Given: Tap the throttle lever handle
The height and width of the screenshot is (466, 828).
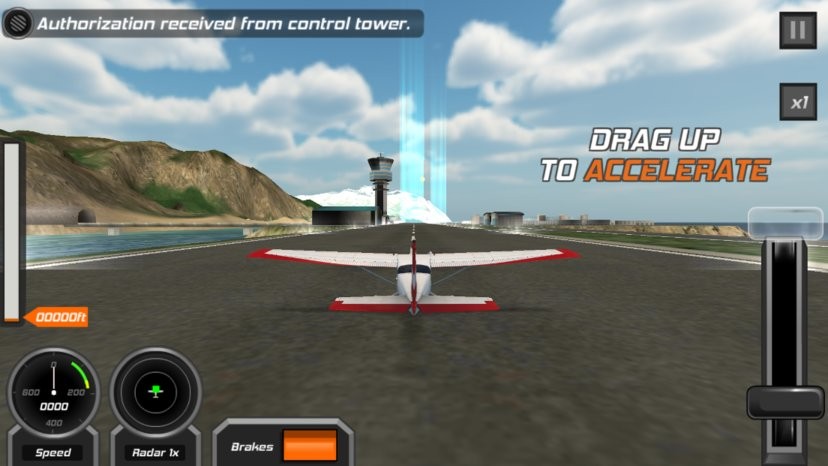Looking at the screenshot, I should [785, 402].
